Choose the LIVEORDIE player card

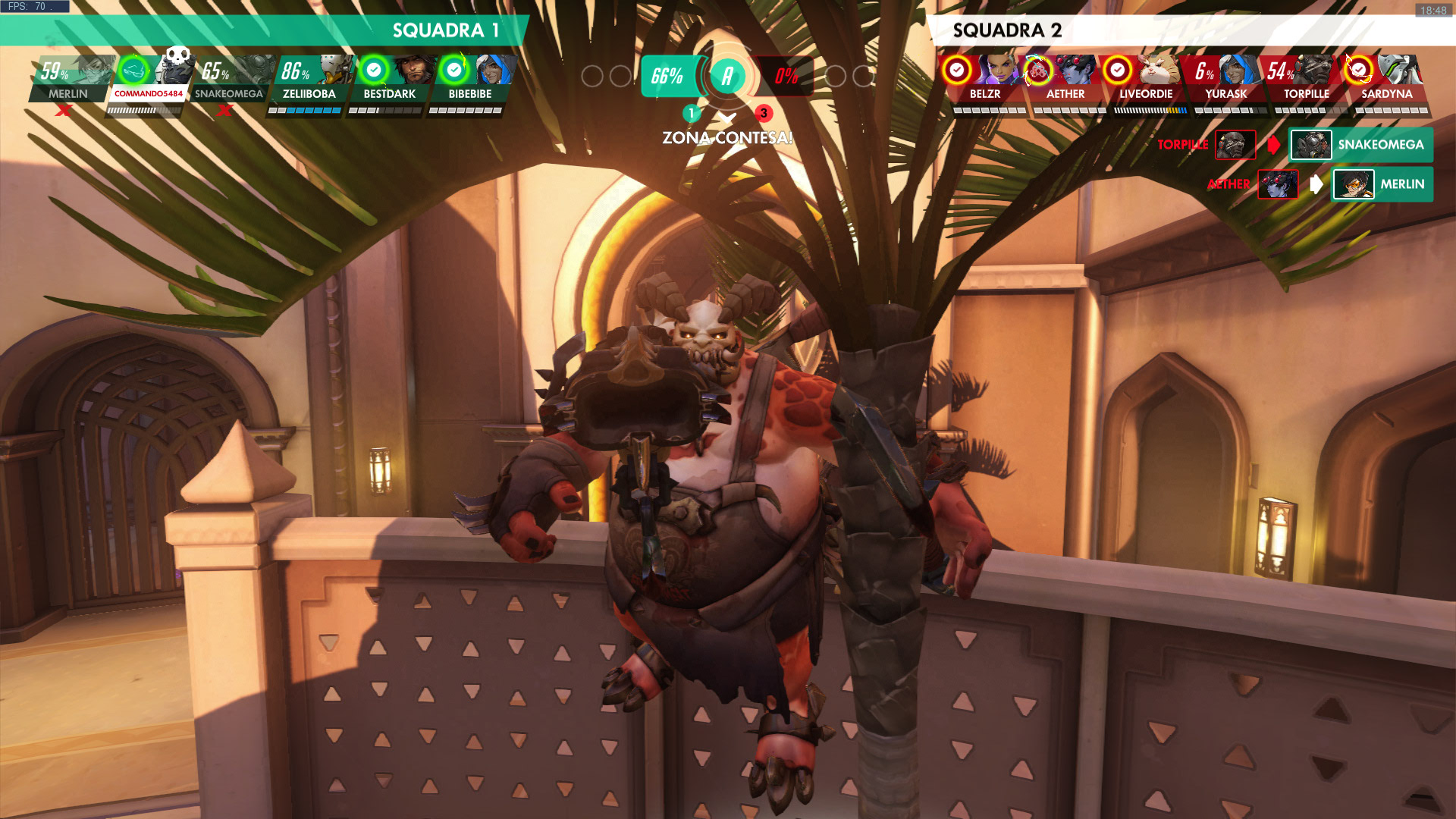coord(1145,78)
